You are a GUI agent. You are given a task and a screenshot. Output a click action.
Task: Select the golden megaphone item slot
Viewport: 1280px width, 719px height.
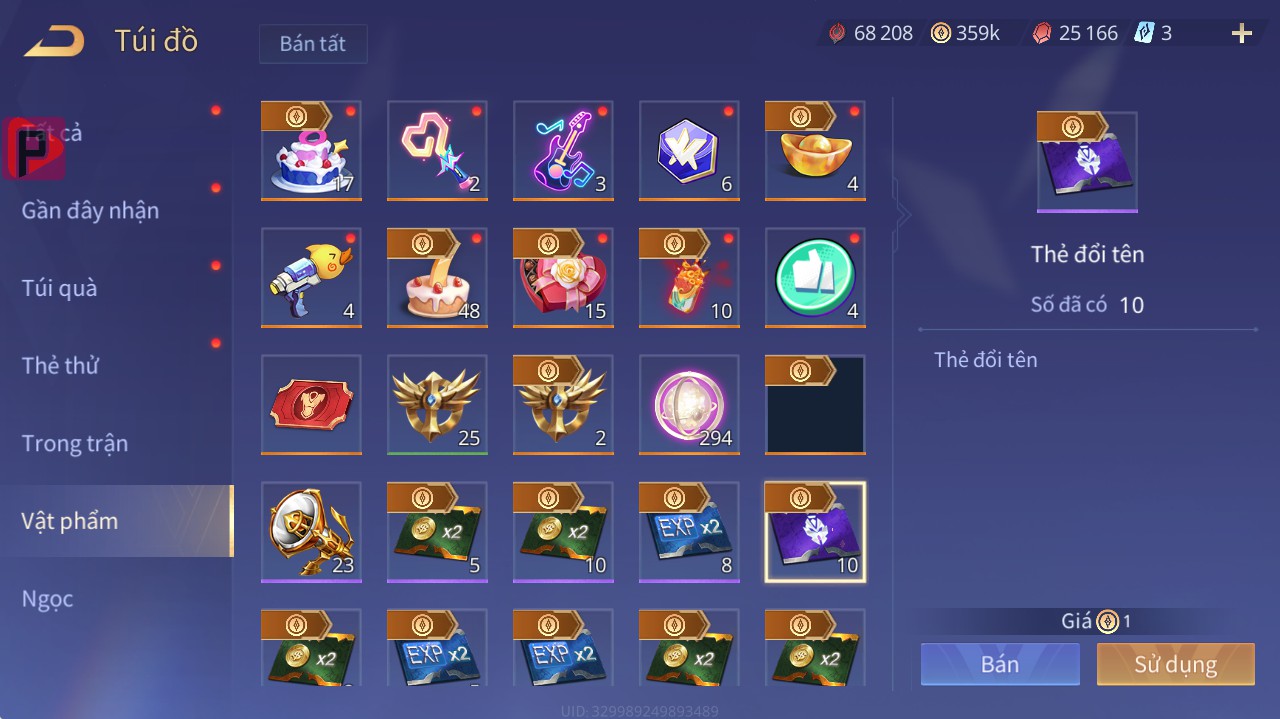pyautogui.click(x=311, y=531)
